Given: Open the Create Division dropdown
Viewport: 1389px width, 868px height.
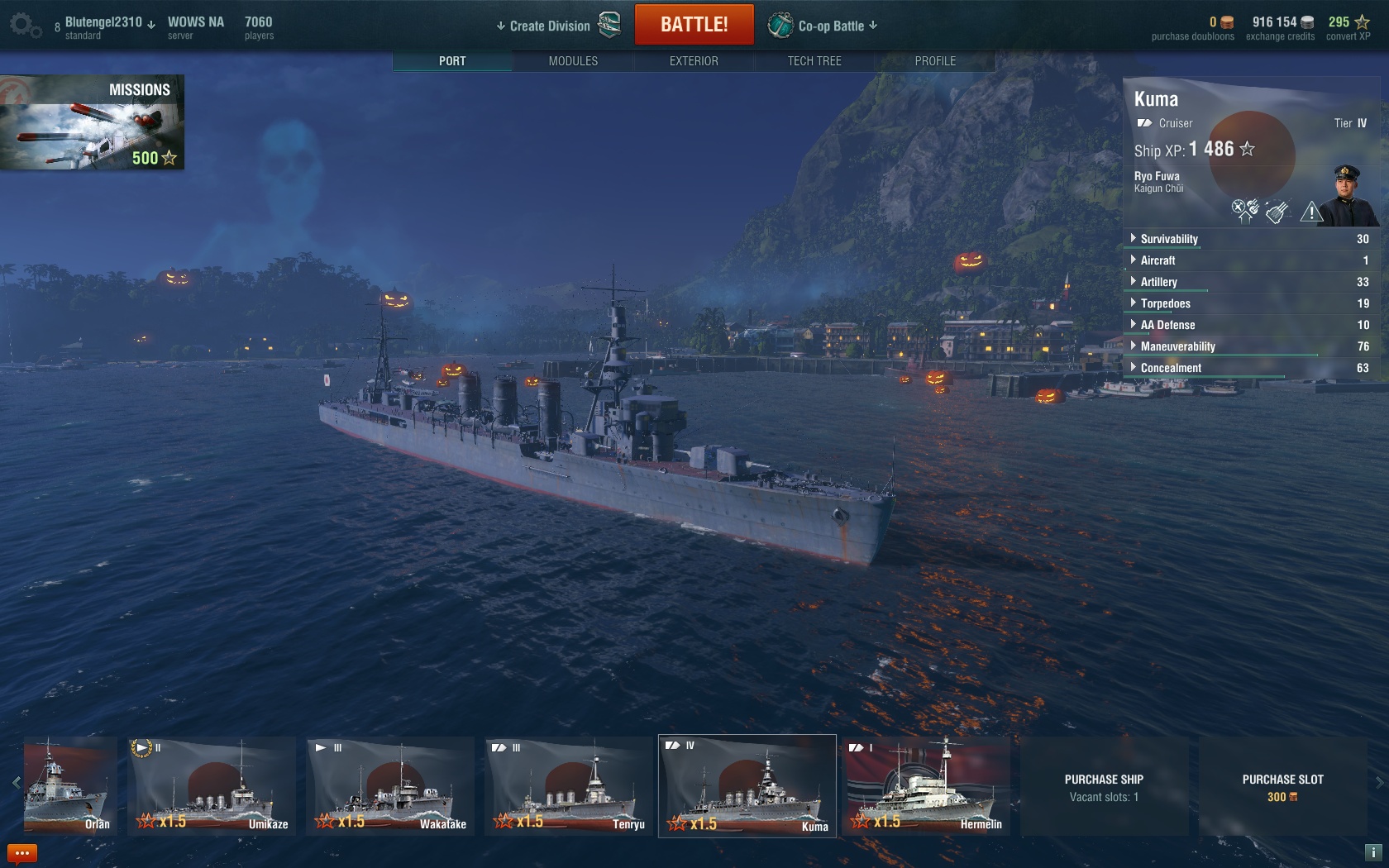Looking at the screenshot, I should 549,26.
